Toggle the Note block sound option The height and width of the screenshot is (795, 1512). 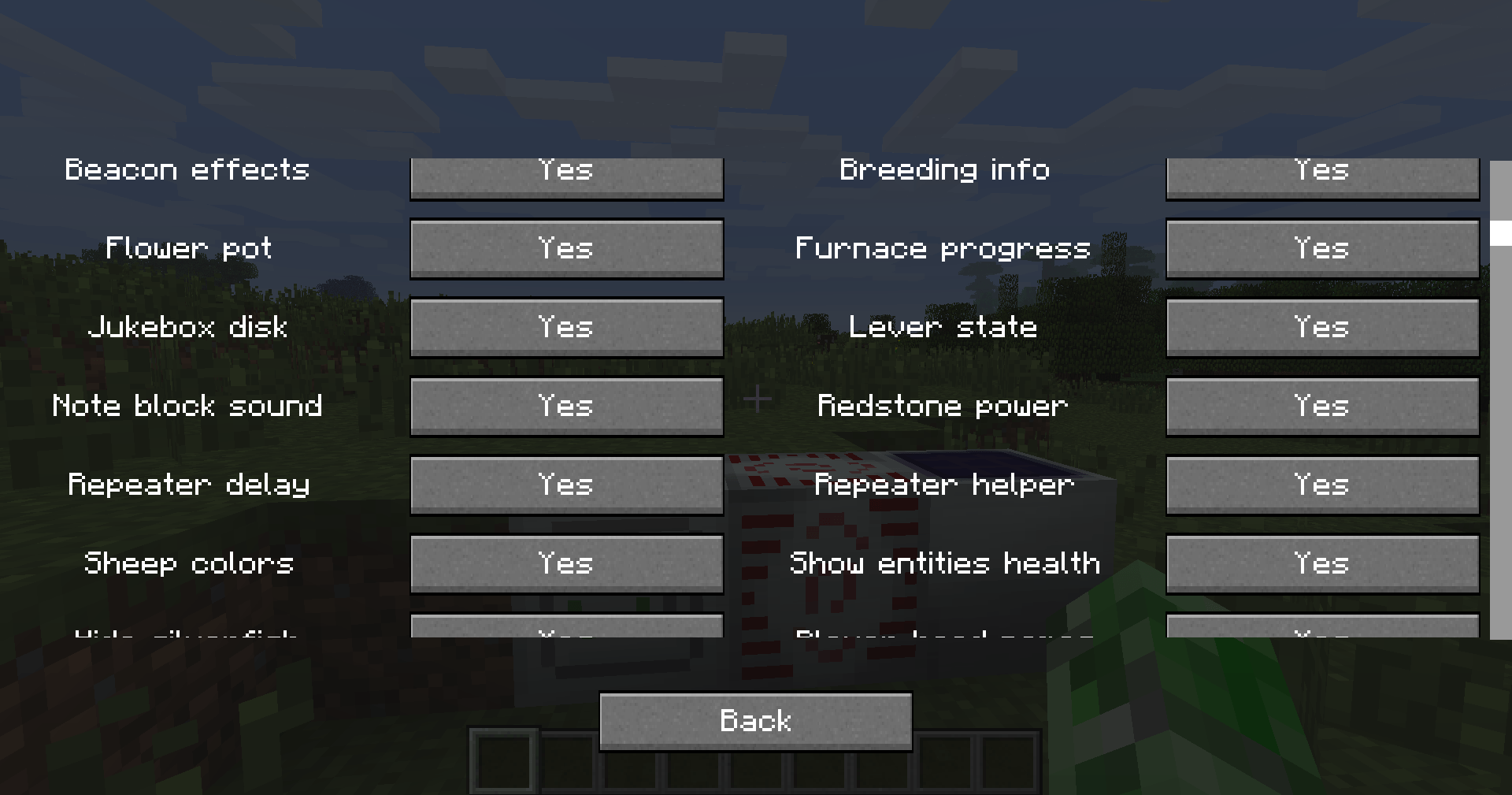(566, 407)
